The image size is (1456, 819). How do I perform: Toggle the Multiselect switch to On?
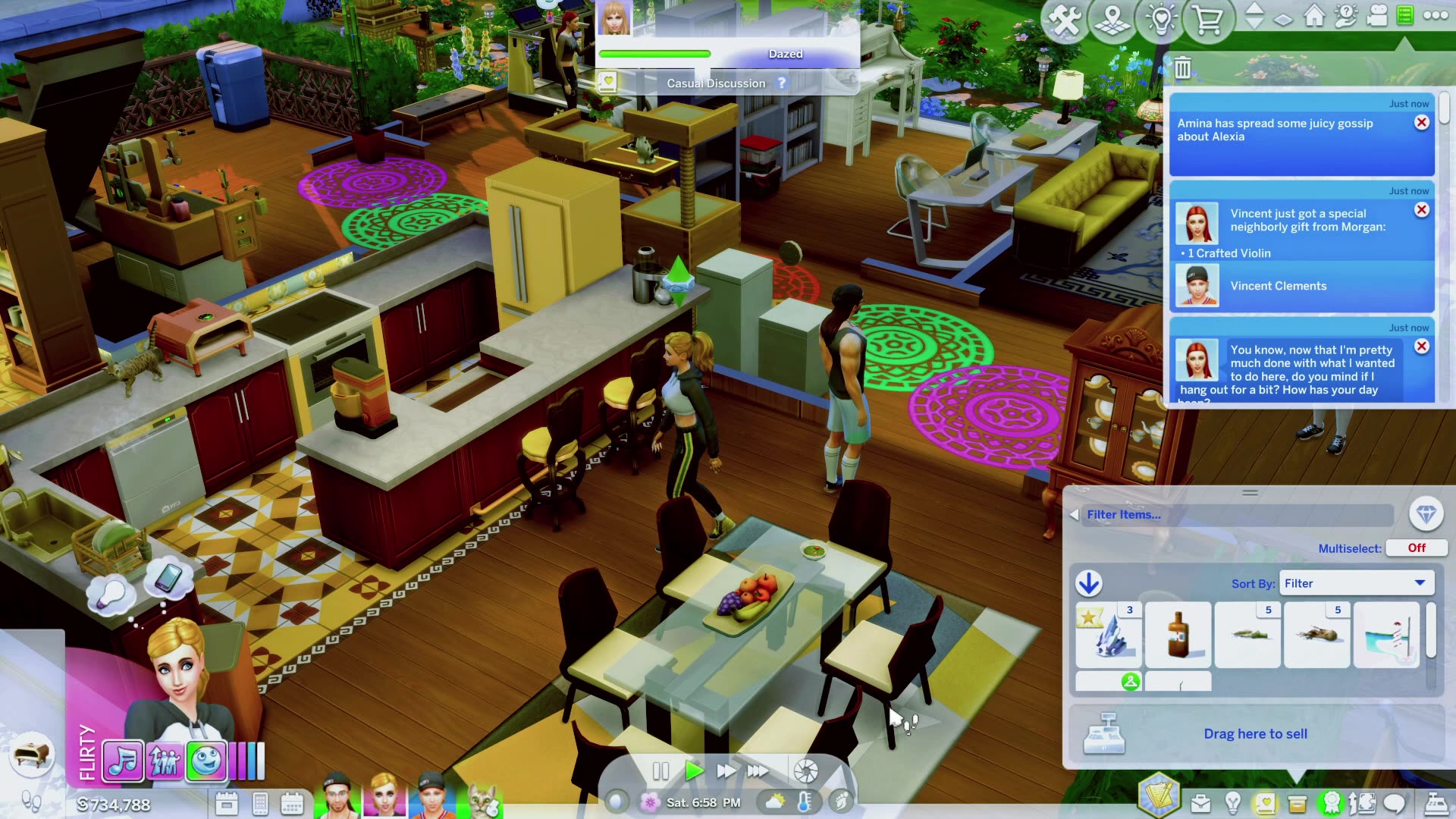[1416, 548]
